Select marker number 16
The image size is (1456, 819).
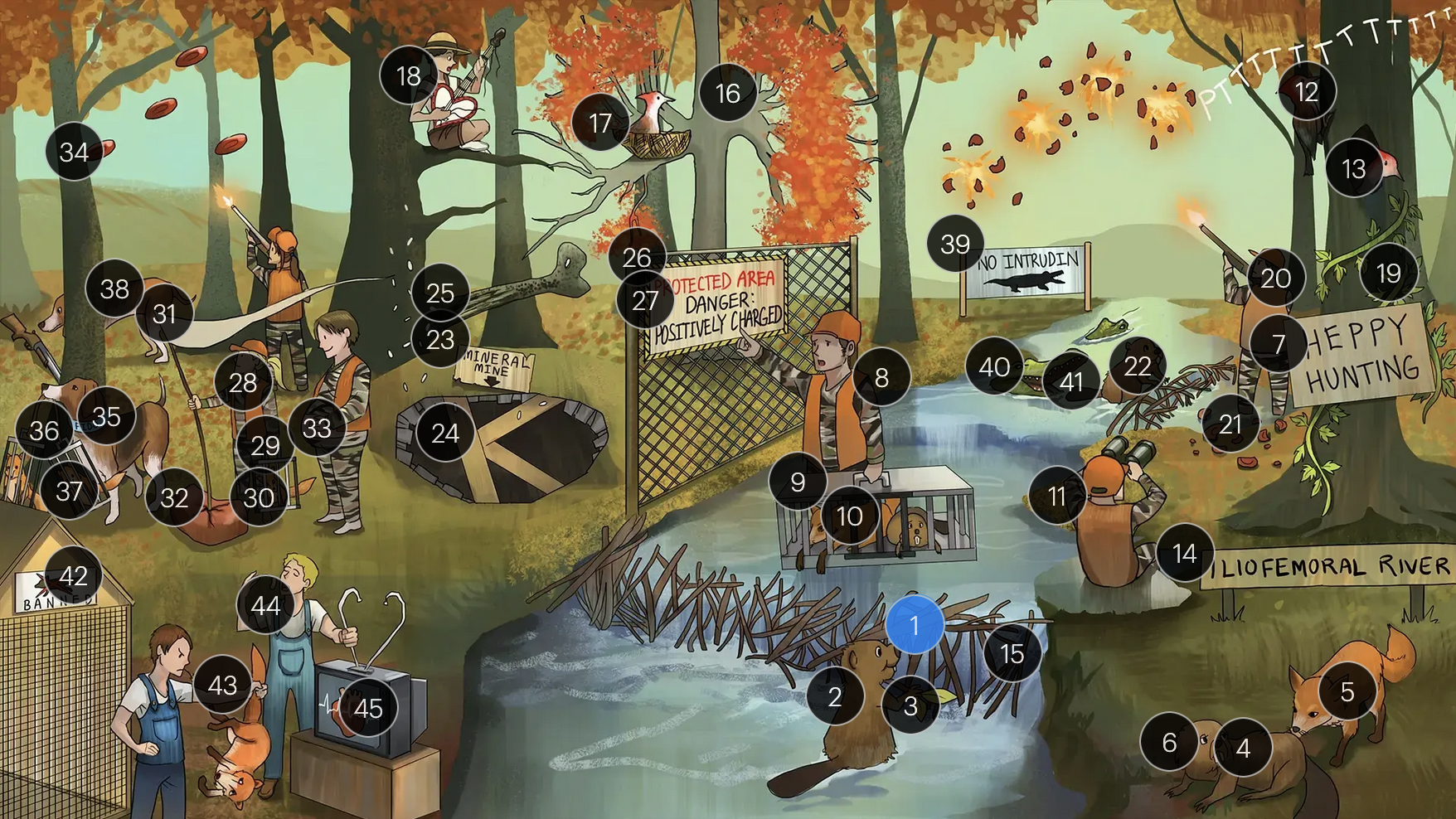[x=727, y=93]
